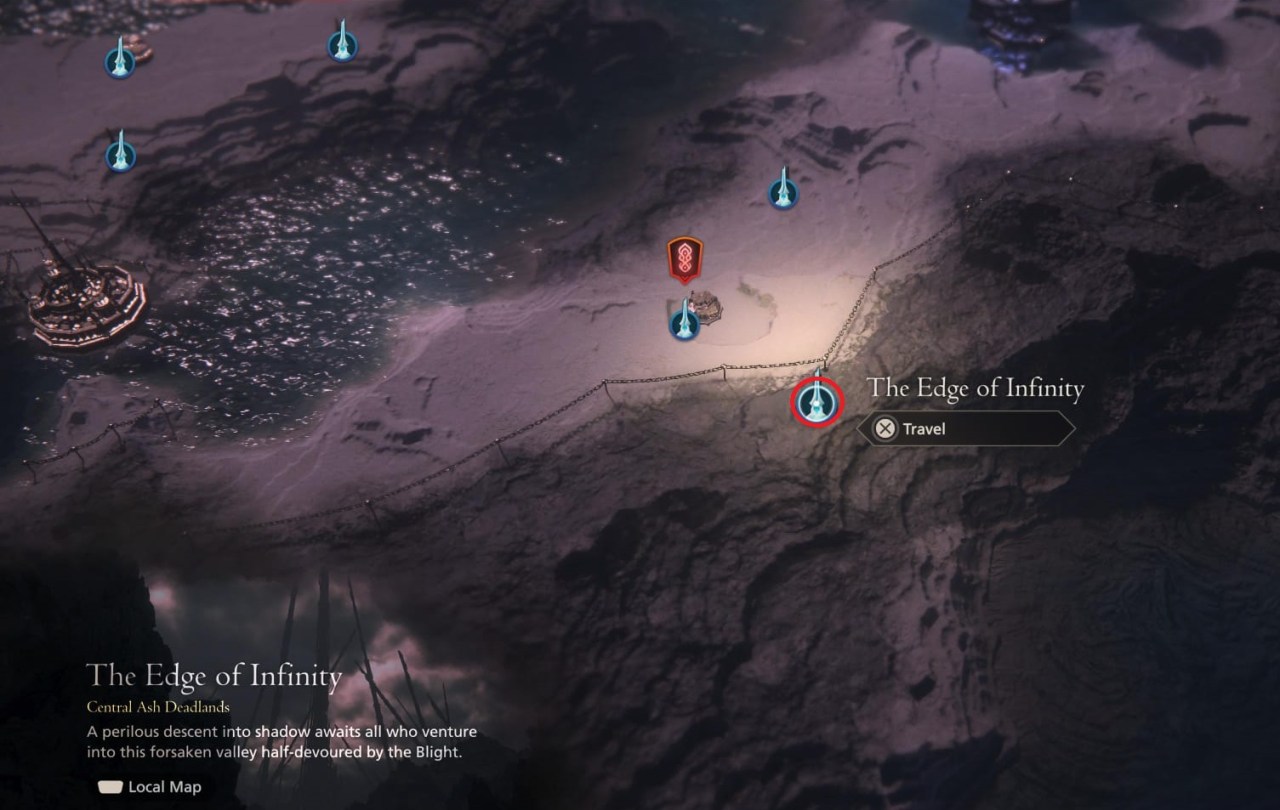
Task: Select The Edge of Infinity waypoint marker
Action: point(816,402)
